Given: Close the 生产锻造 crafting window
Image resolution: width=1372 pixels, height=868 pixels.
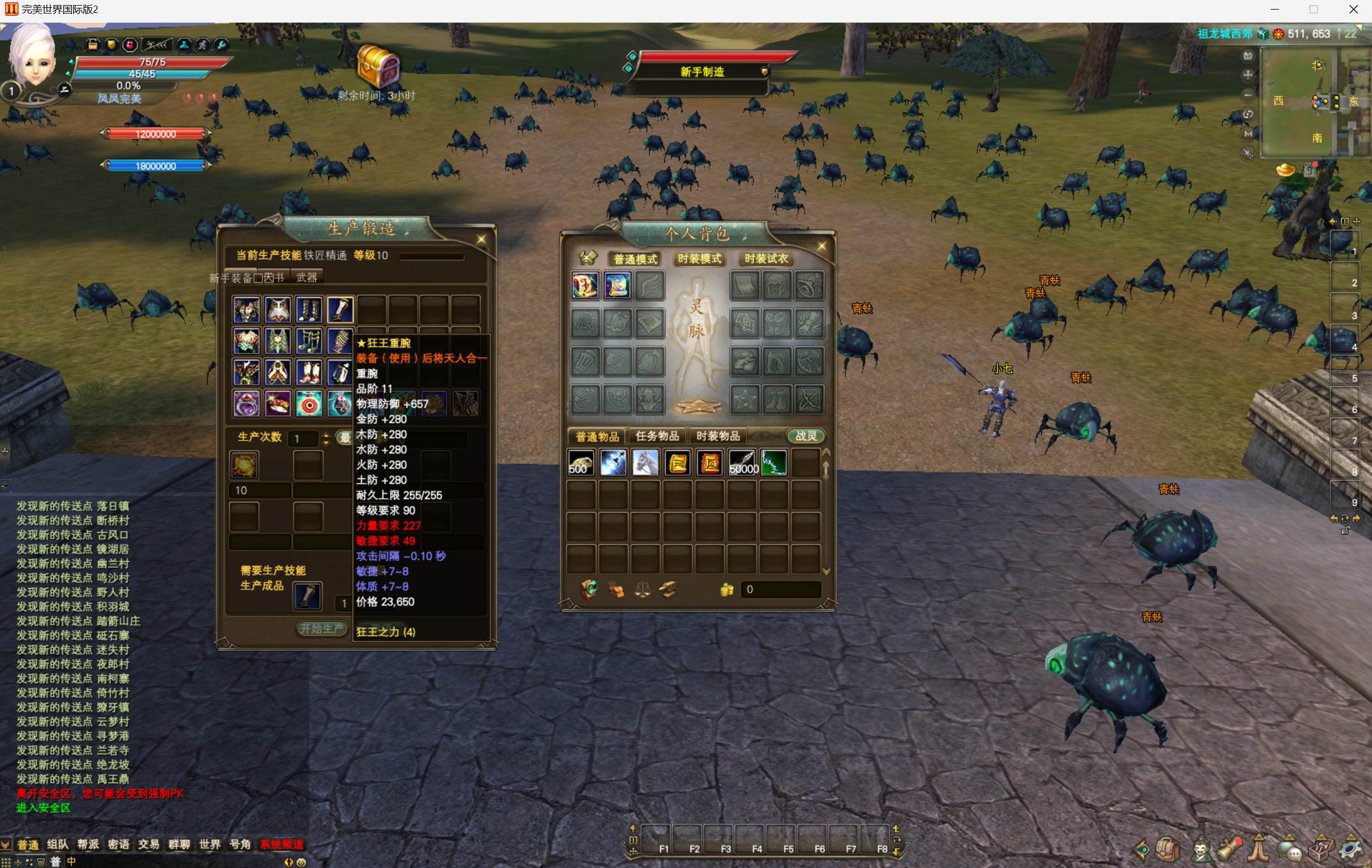Looking at the screenshot, I should point(481,239).
